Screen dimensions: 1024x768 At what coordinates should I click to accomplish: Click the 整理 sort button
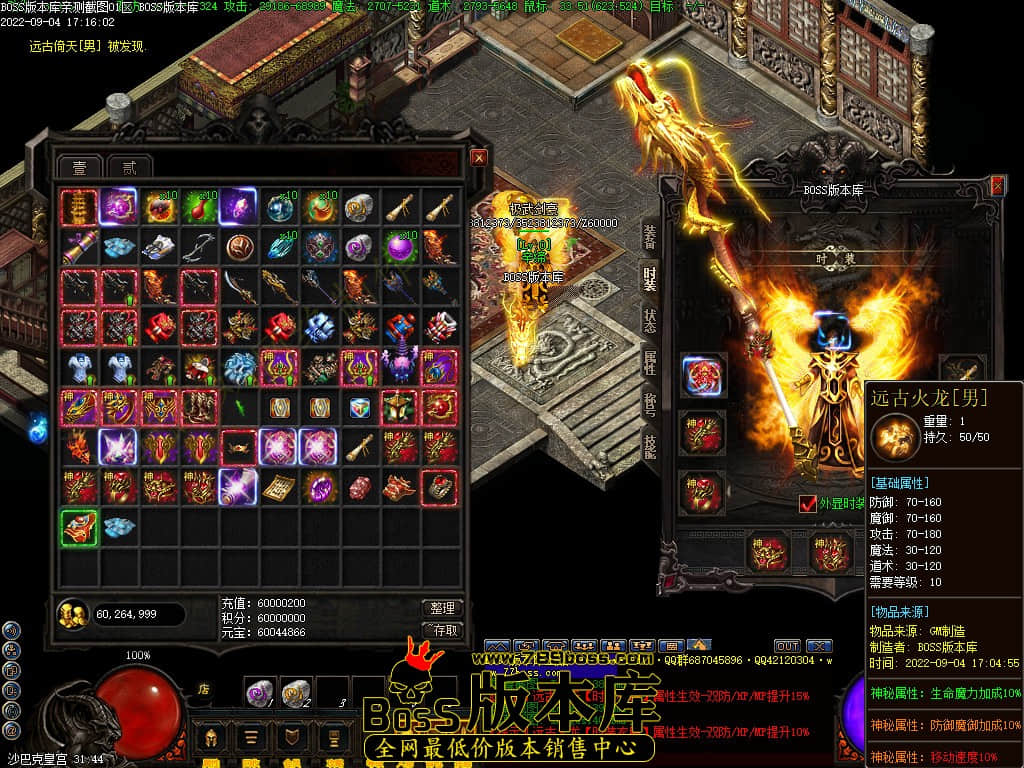pyautogui.click(x=441, y=608)
